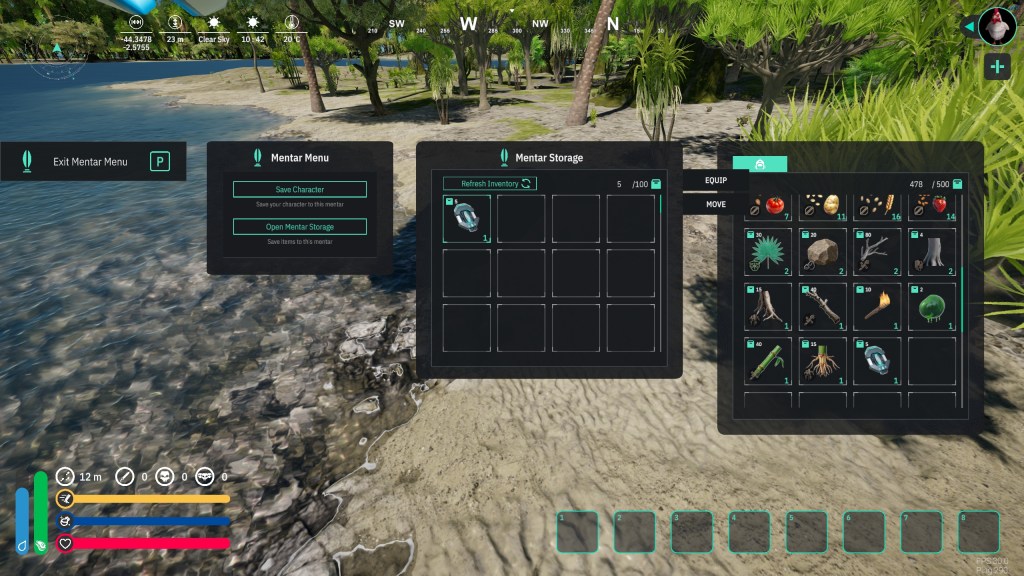Pick the stone rock inventory slot

[822, 252]
